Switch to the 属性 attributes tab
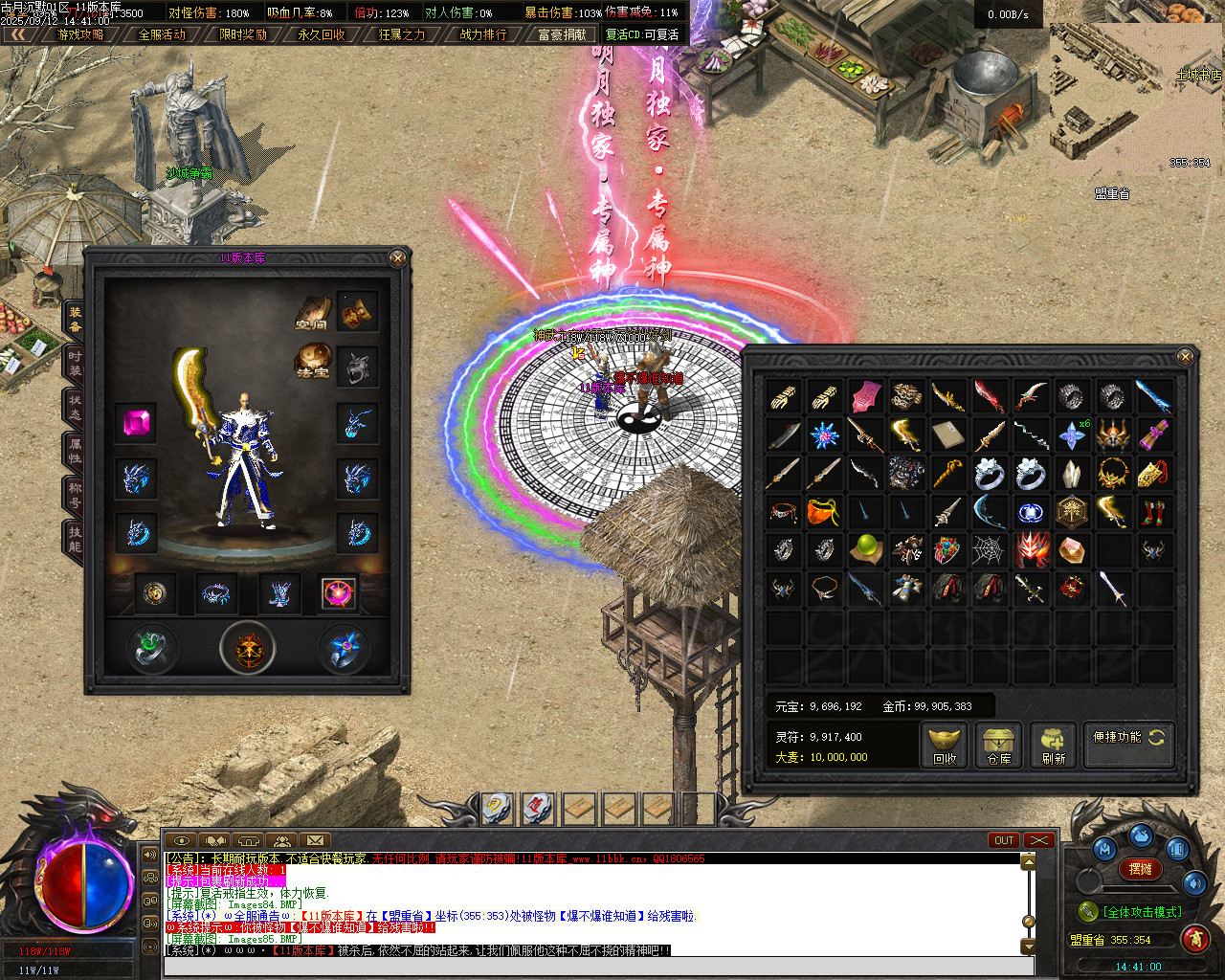This screenshot has width=1225, height=980. [x=74, y=451]
